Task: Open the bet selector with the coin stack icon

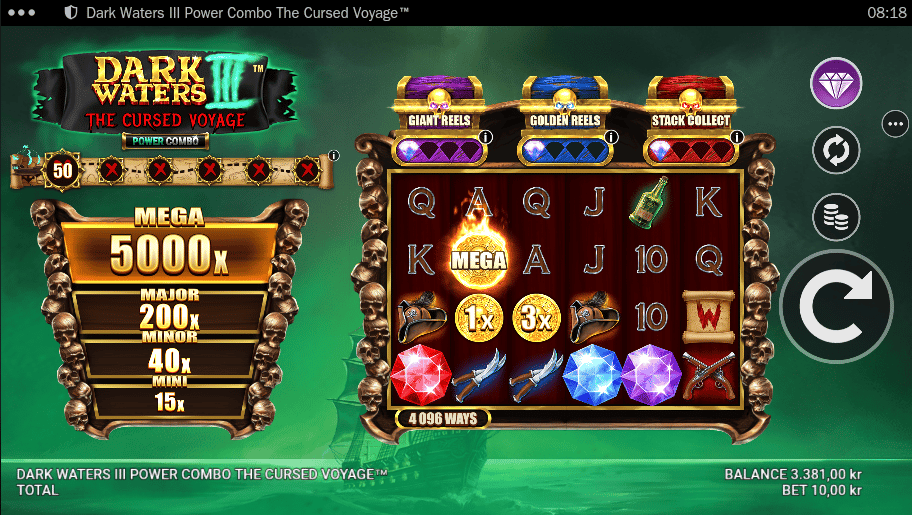Action: [836, 217]
